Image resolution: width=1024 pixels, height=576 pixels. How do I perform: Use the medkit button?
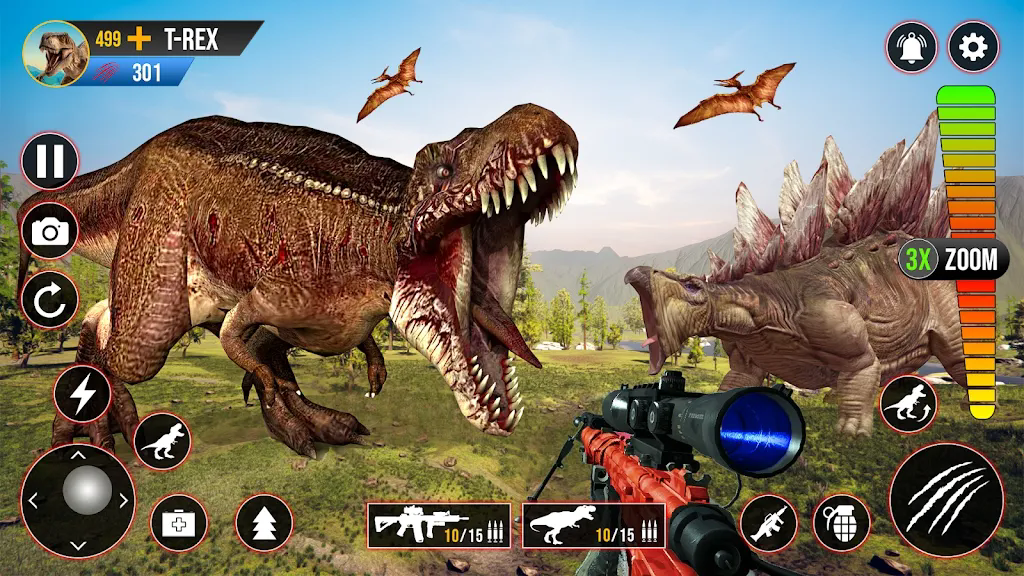point(179,522)
